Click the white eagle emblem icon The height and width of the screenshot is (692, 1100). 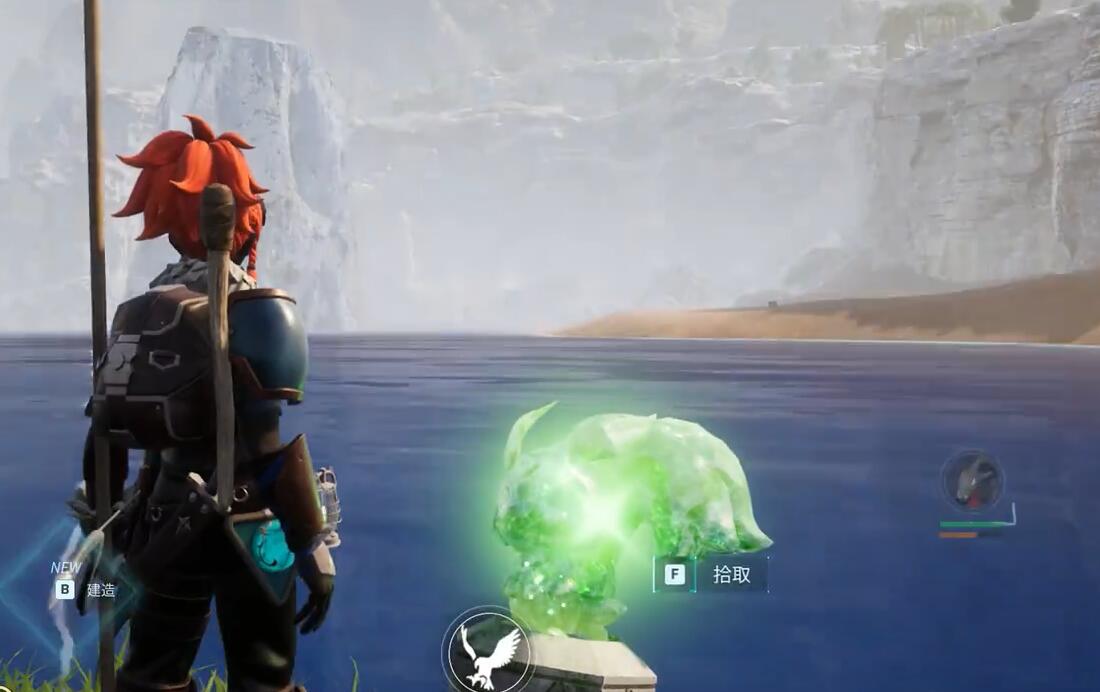pyautogui.click(x=488, y=651)
